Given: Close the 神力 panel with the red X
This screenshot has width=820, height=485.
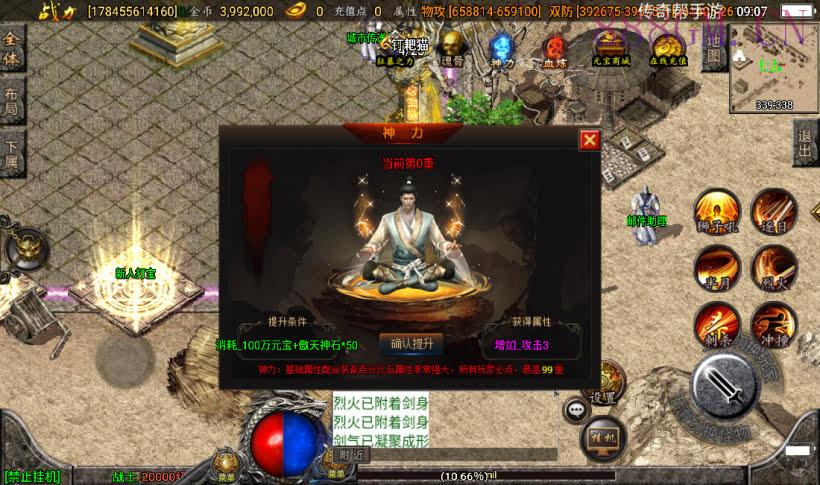Looking at the screenshot, I should [589, 140].
